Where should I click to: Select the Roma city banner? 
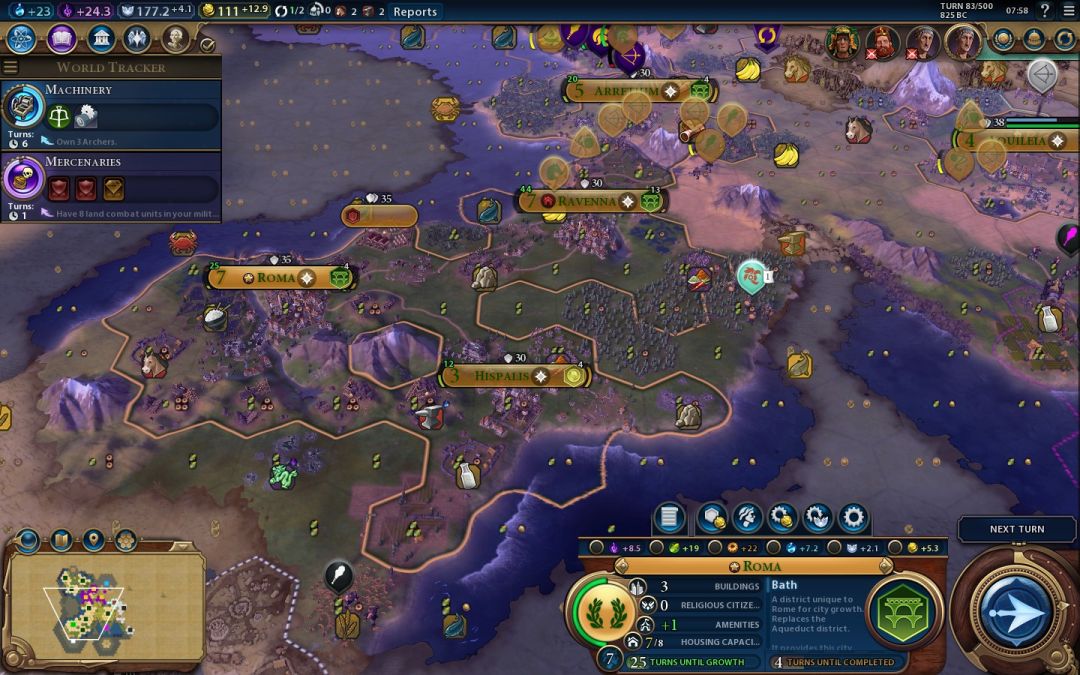click(276, 277)
